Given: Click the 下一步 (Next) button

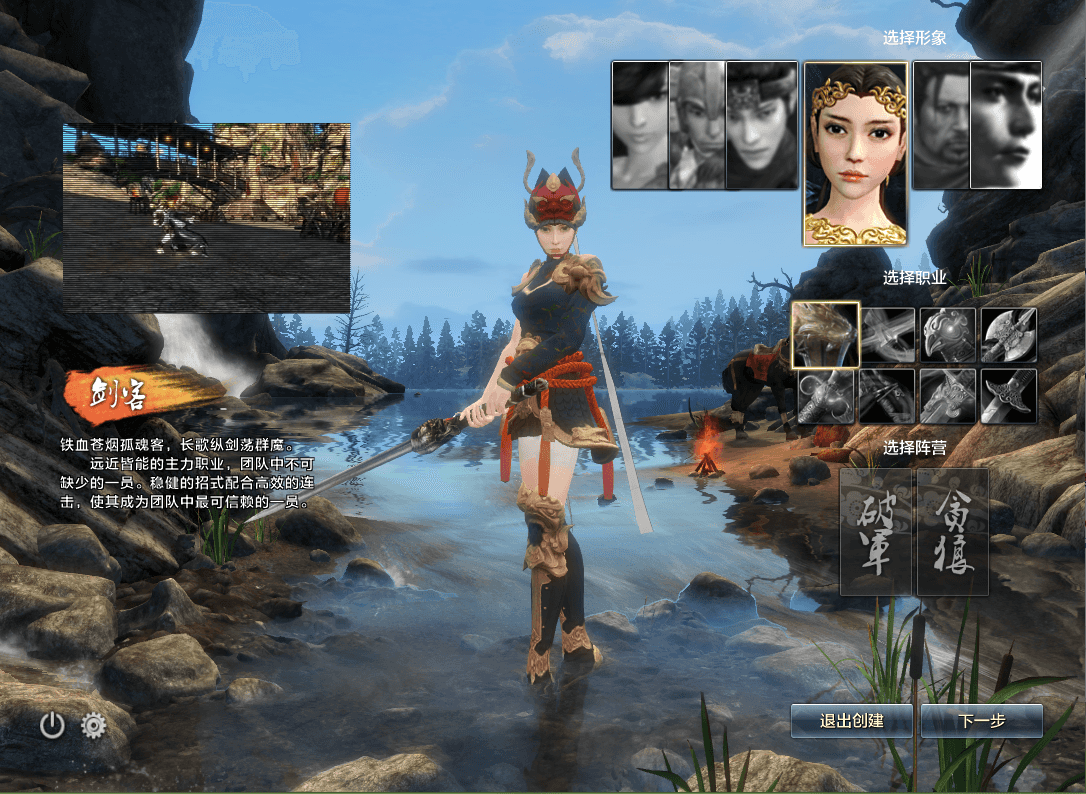Looking at the screenshot, I should click(981, 721).
